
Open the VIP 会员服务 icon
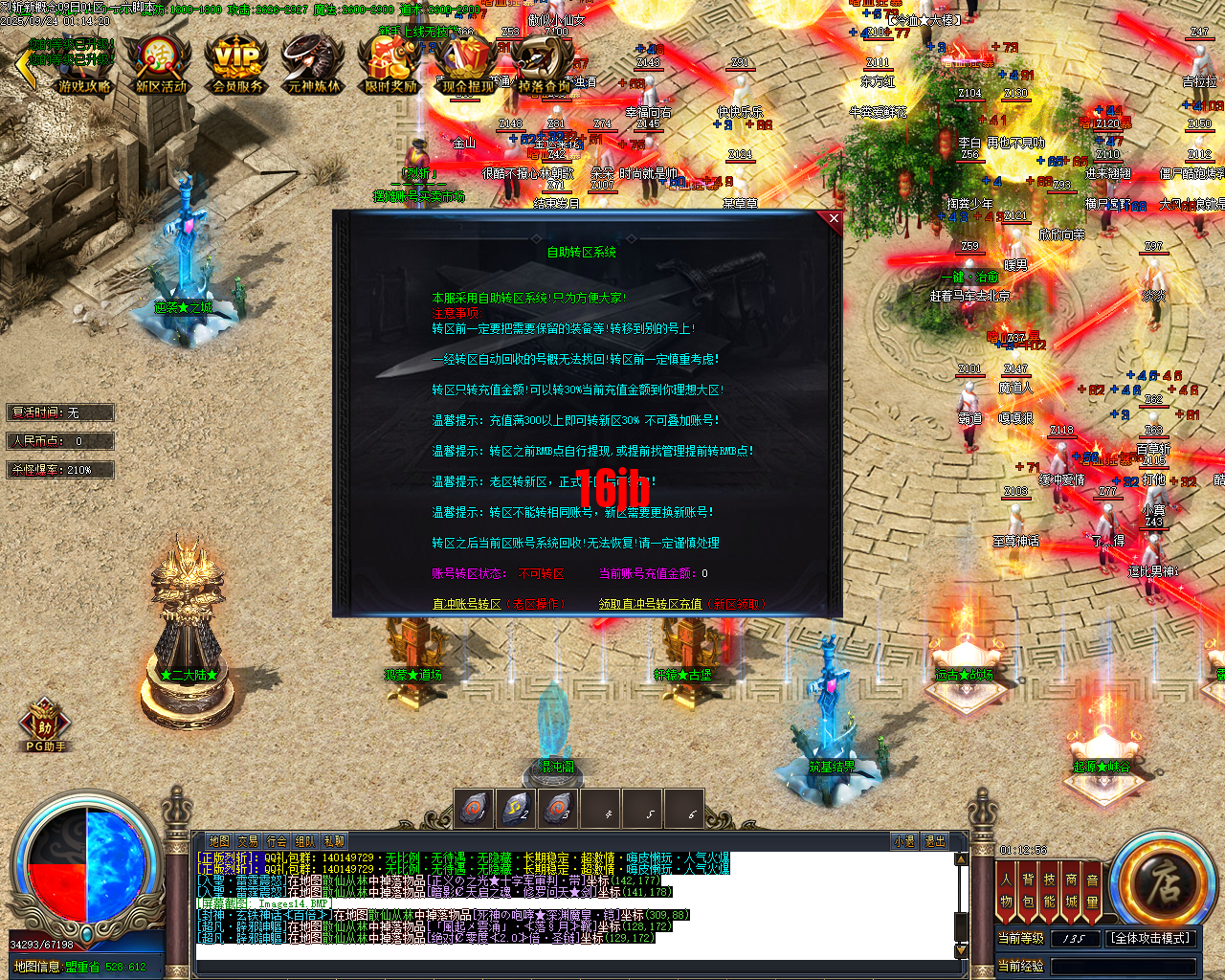pos(234,62)
